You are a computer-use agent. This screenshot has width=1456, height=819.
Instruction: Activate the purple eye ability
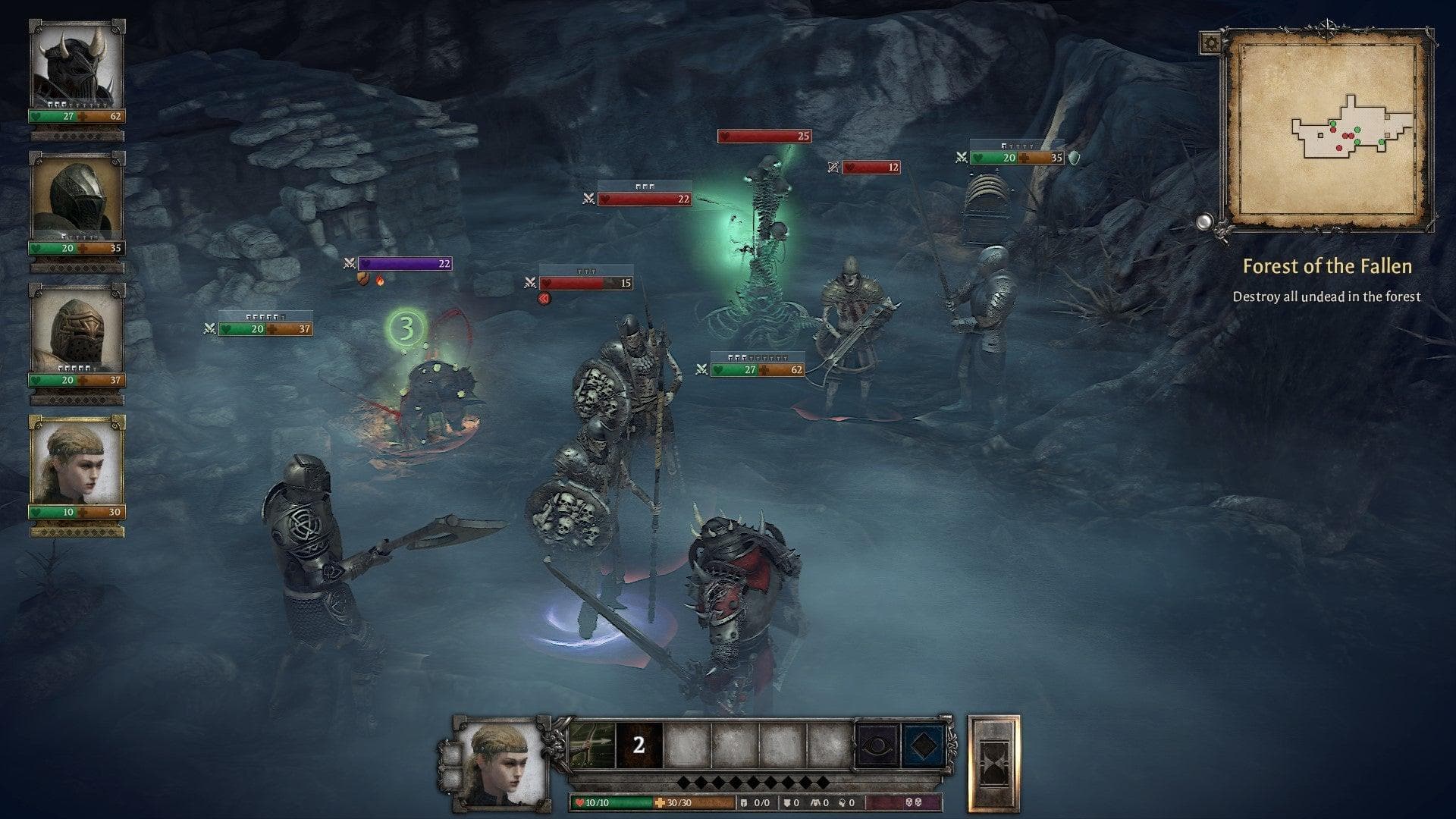click(x=877, y=746)
